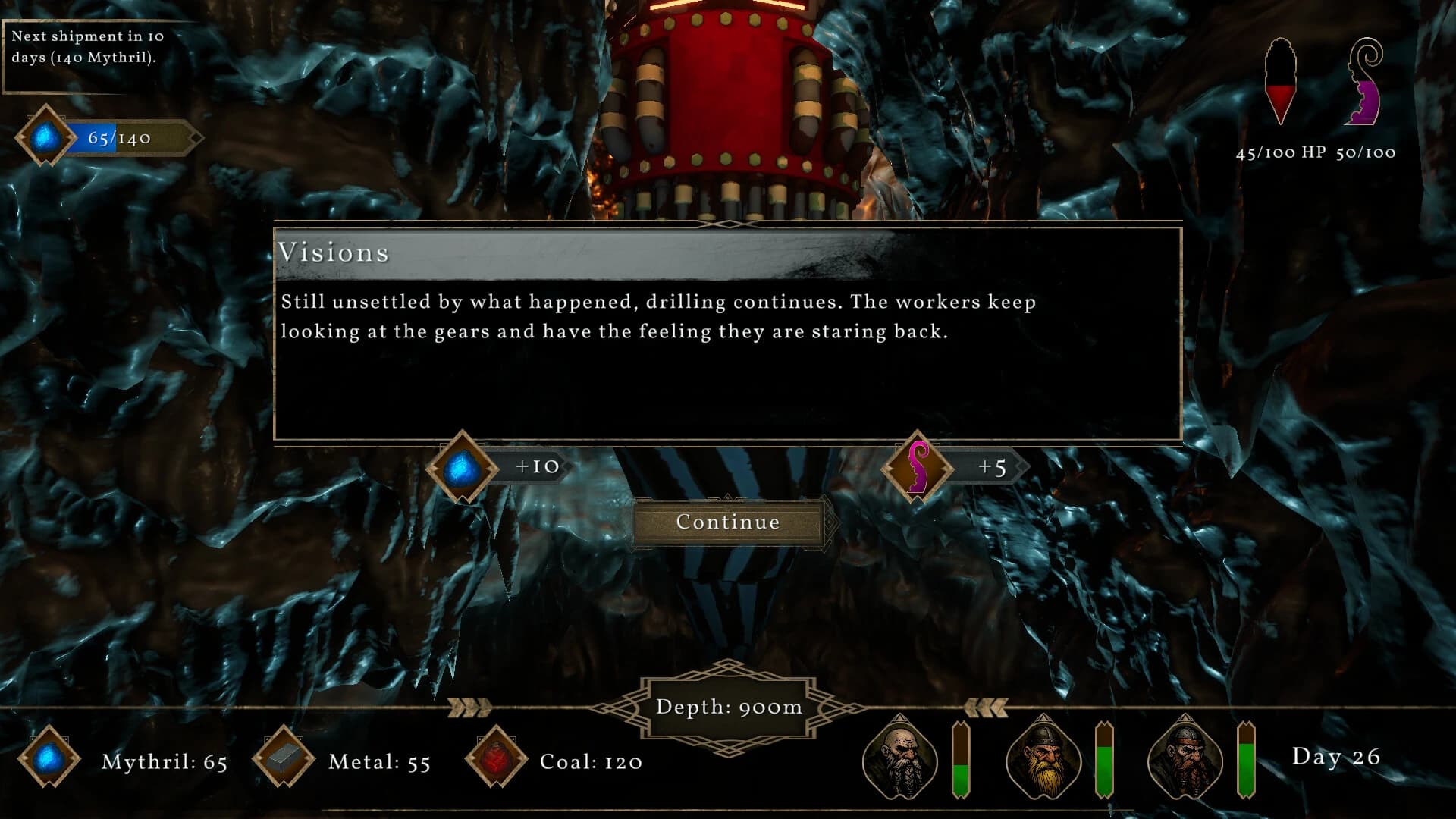Toggle the rightmost dwarf worker portrait

pos(1188,762)
